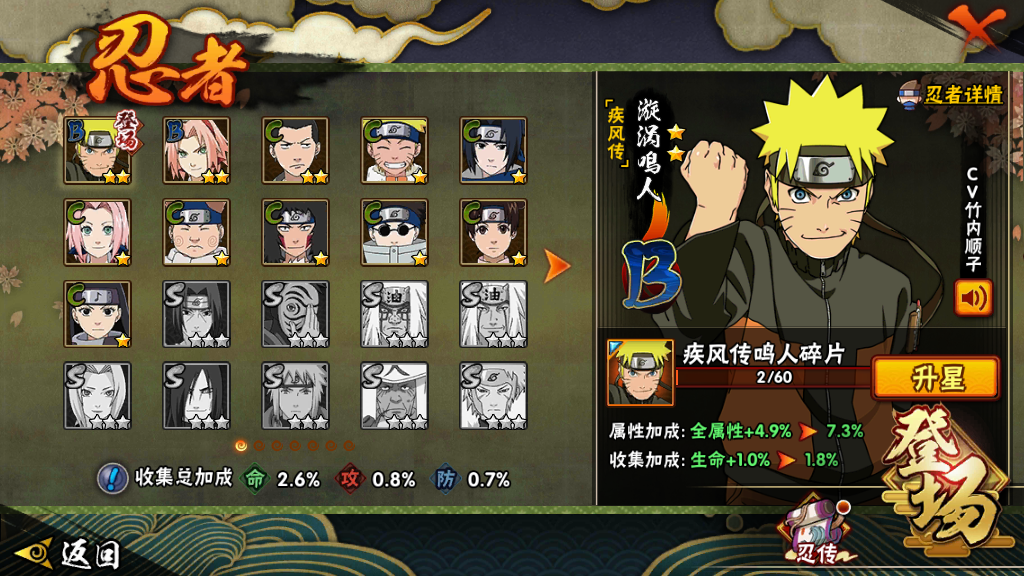Select the B-rank Sakura portrait
1024x576 pixels.
tap(196, 151)
